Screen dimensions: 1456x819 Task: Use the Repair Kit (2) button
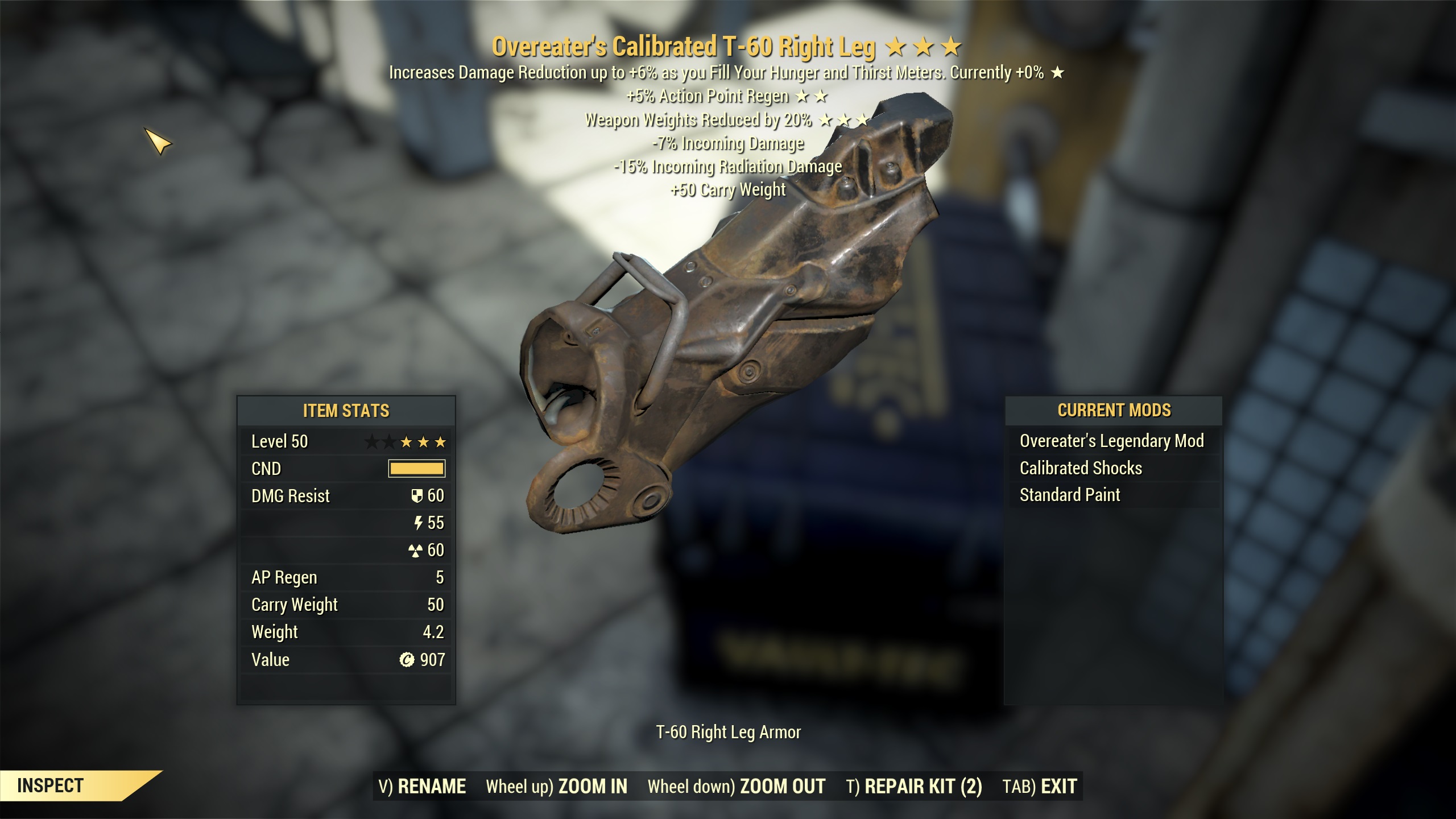coord(914,787)
